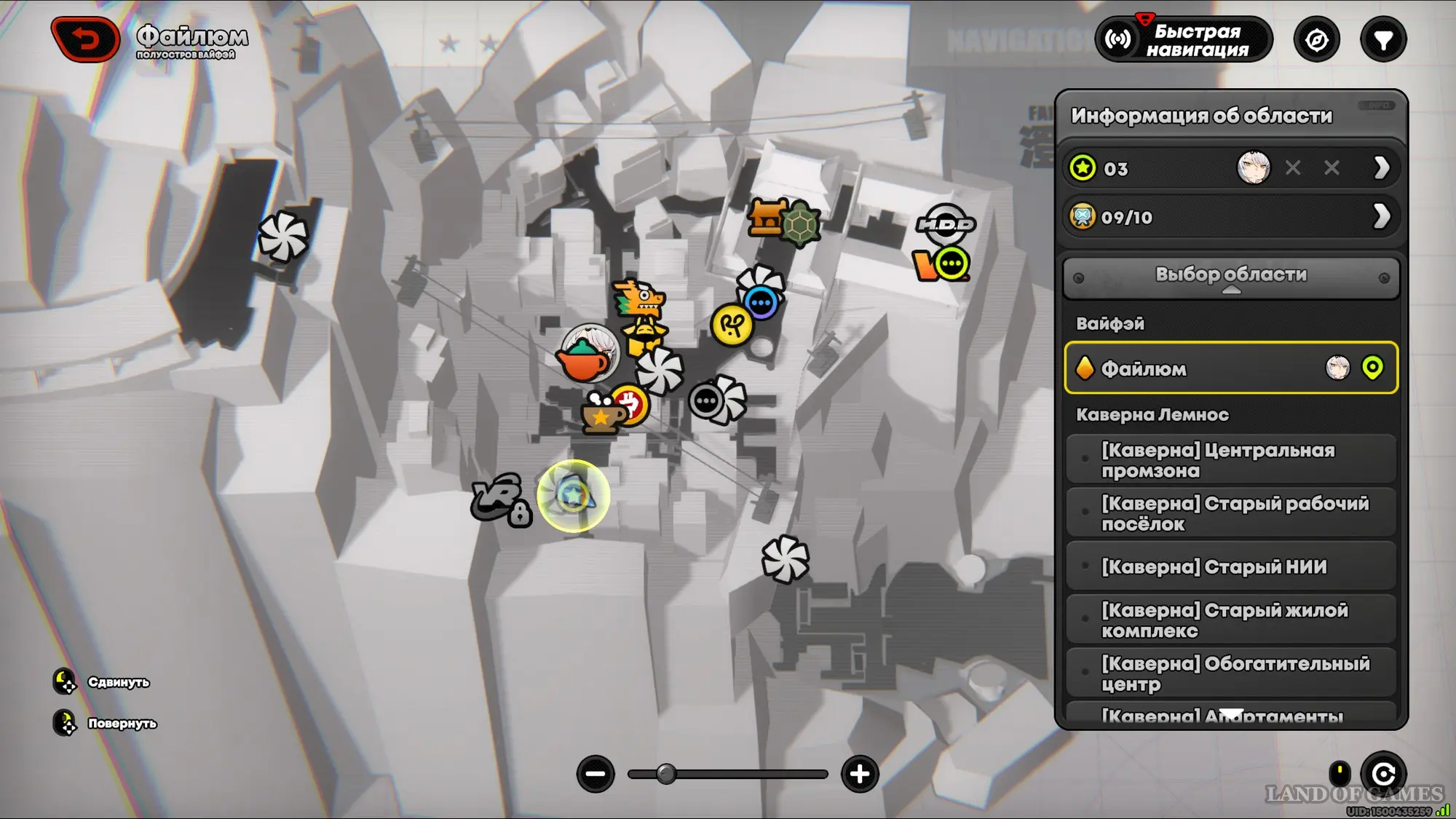Click the orange dragon map marker
The width and height of the screenshot is (1456, 819).
(x=639, y=298)
